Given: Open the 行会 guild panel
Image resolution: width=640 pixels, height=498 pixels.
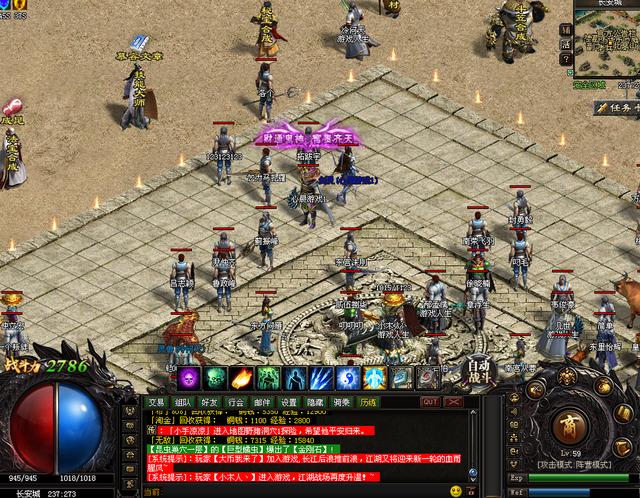Looking at the screenshot, I should [x=235, y=402].
